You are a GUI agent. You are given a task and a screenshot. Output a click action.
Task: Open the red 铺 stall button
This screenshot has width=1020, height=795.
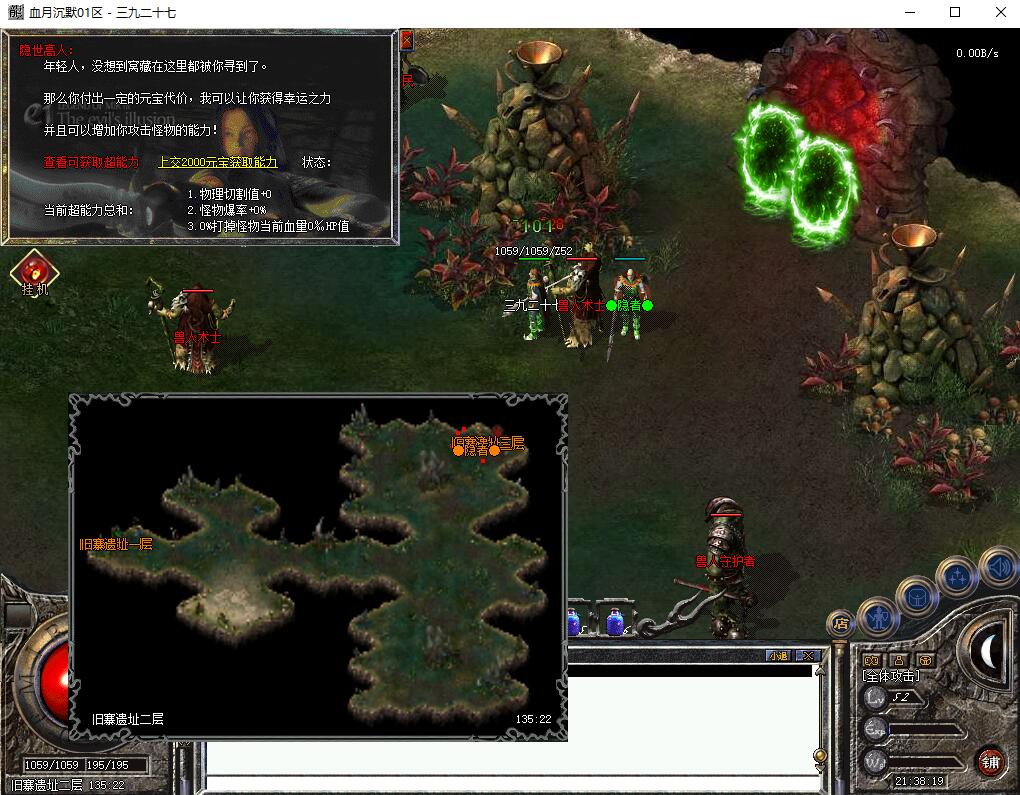coord(990,762)
